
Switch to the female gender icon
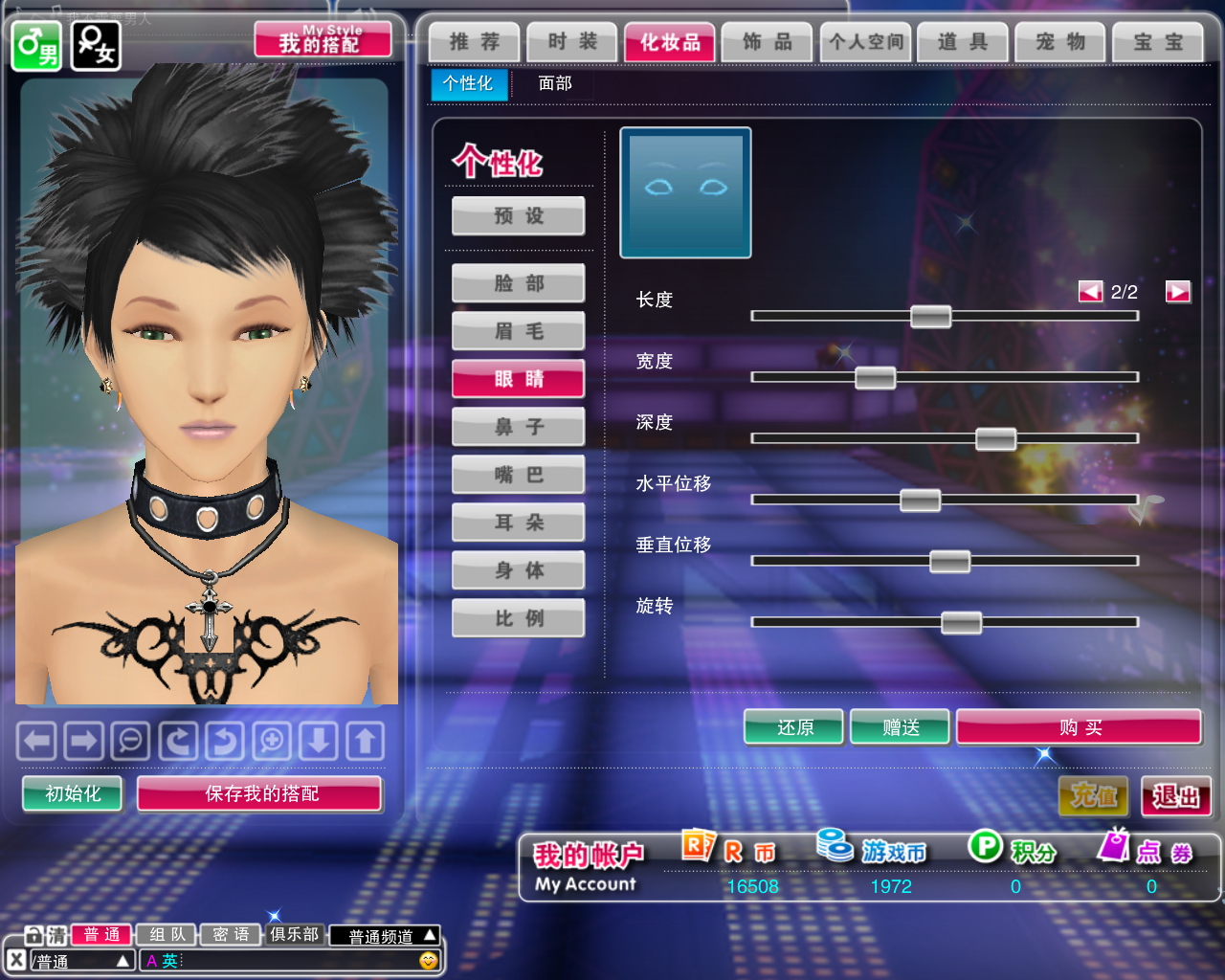97,45
